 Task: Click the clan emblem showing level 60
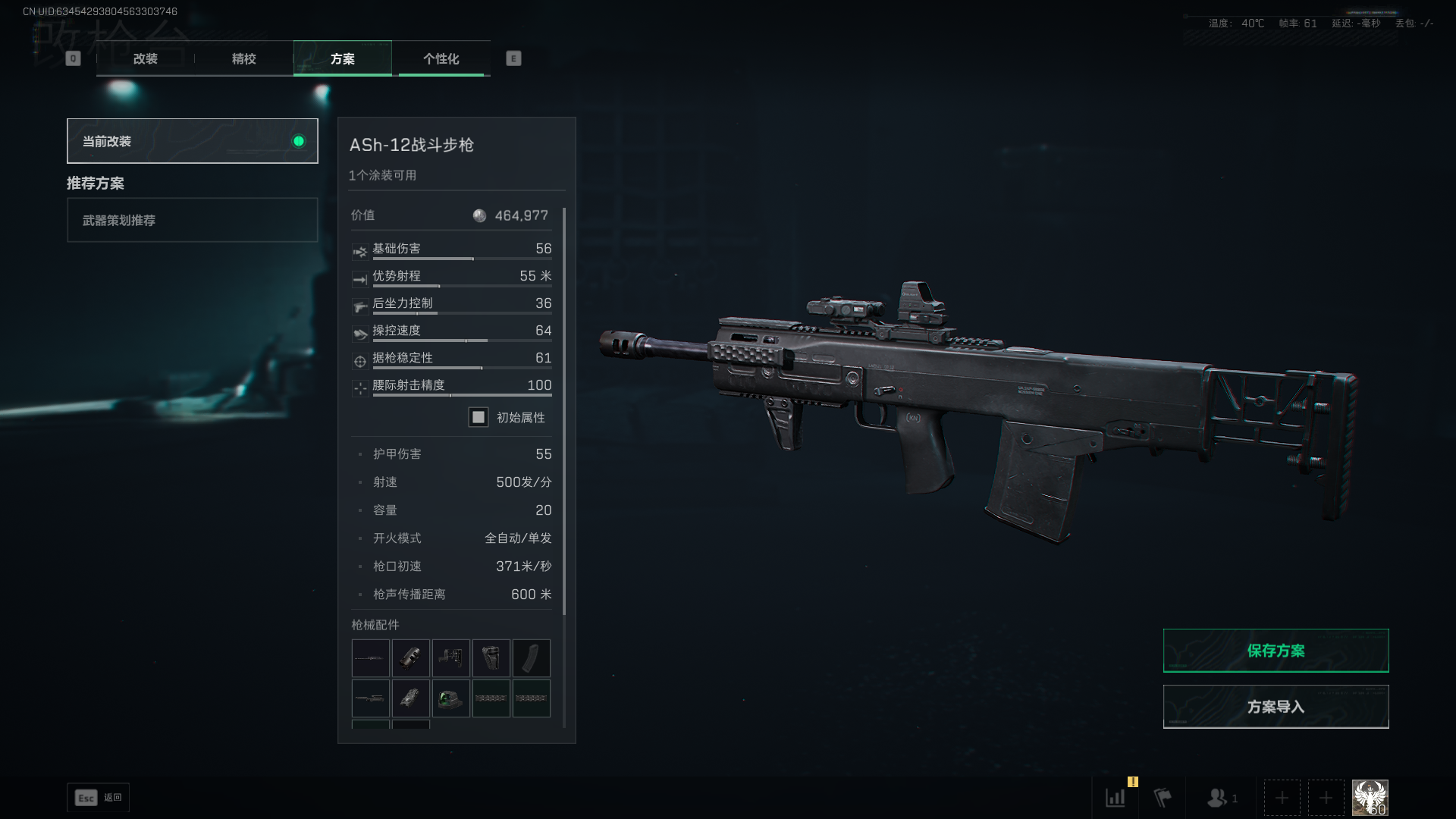[x=1369, y=796]
